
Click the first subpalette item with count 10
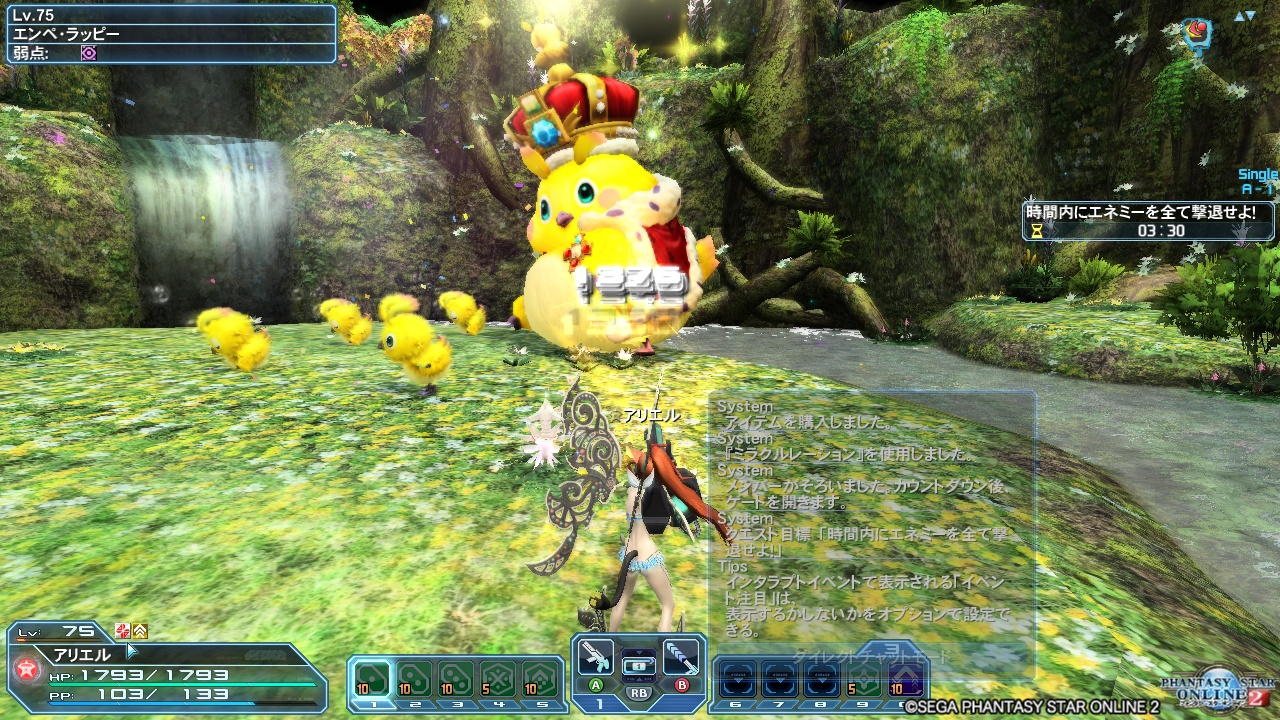pyautogui.click(x=370, y=677)
